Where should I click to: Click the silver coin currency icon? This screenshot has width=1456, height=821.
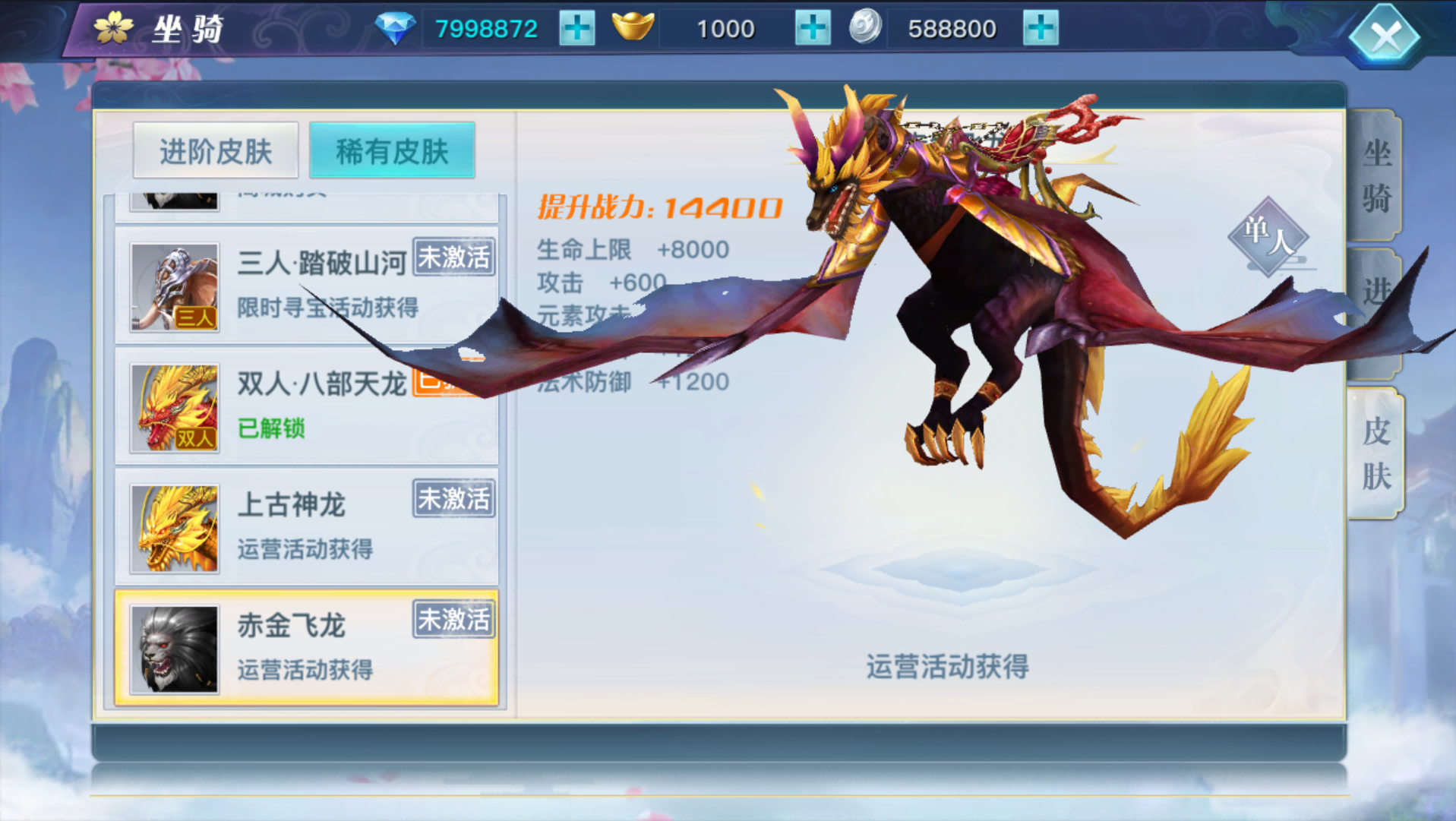coord(866,27)
